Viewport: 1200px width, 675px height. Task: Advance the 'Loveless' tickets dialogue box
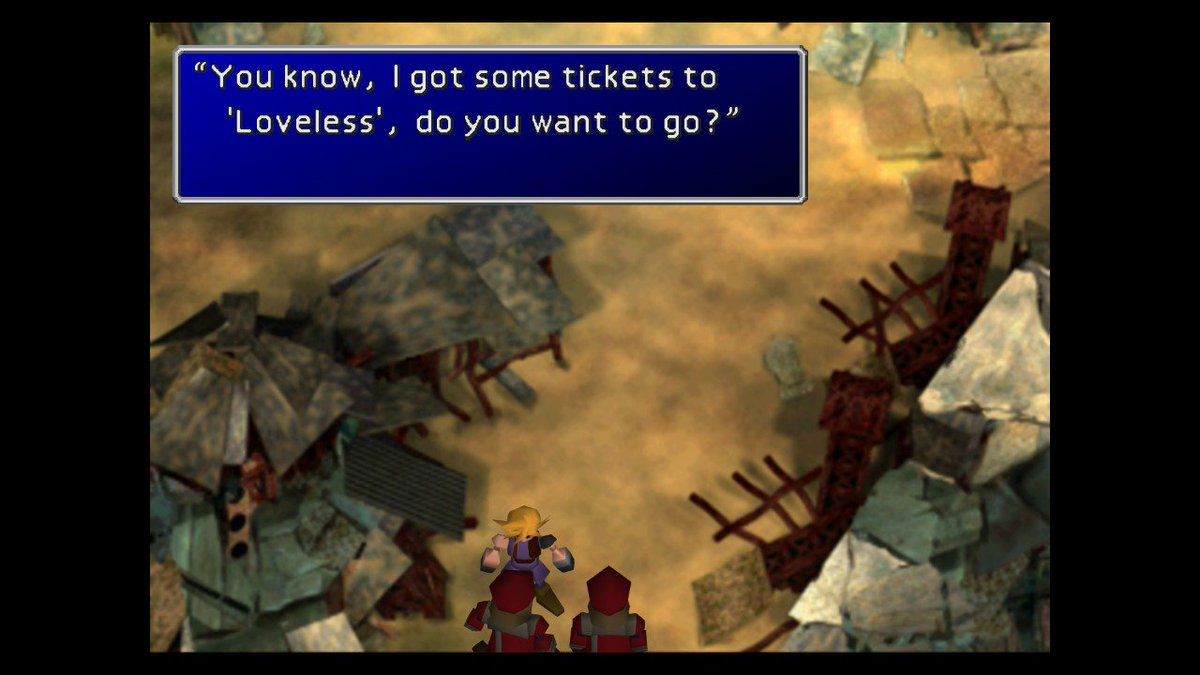(490, 125)
